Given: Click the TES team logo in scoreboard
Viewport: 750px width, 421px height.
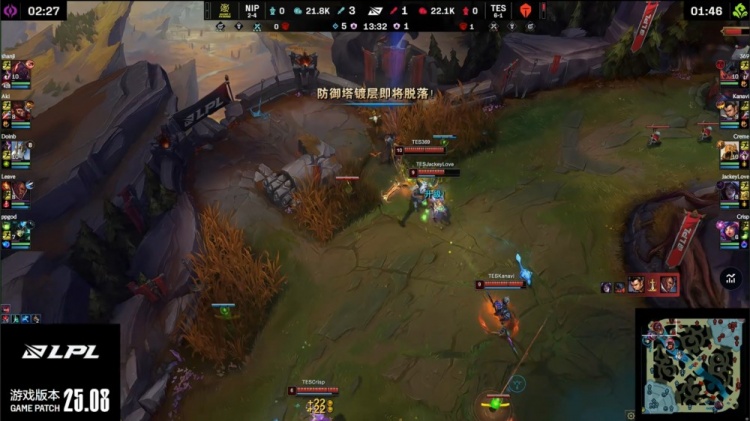Looking at the screenshot, I should coord(525,11).
